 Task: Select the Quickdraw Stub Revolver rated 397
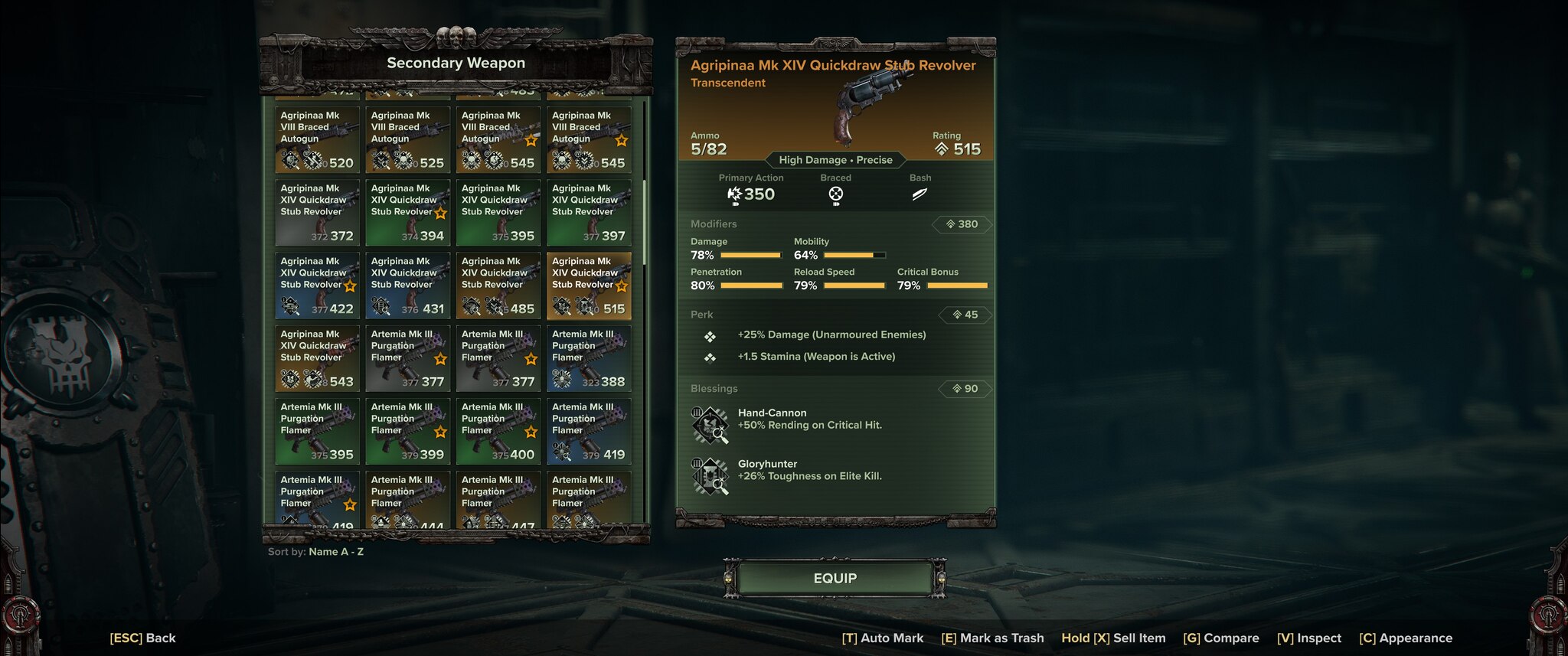click(588, 212)
